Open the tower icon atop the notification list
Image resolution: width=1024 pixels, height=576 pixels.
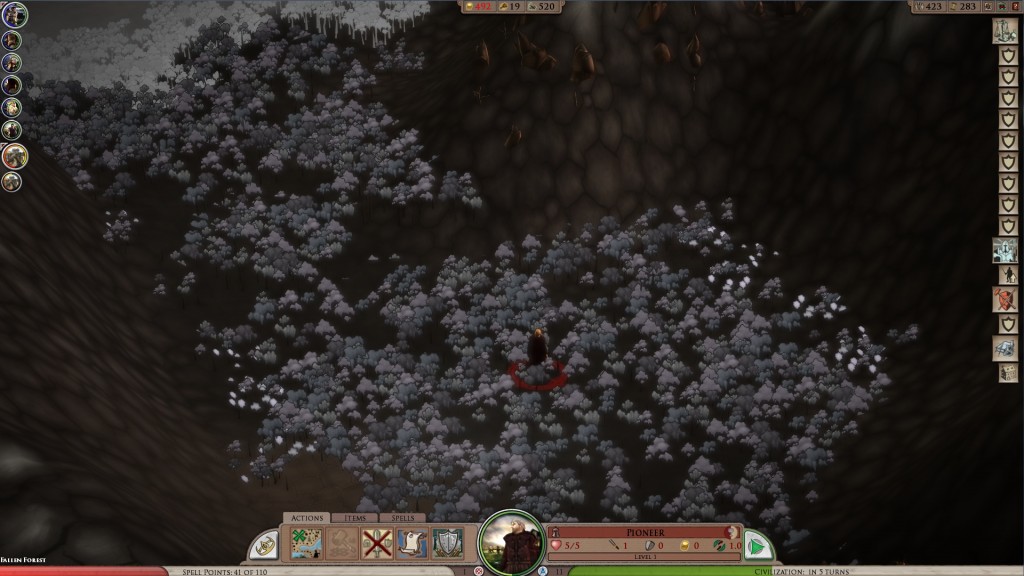pos(1004,31)
